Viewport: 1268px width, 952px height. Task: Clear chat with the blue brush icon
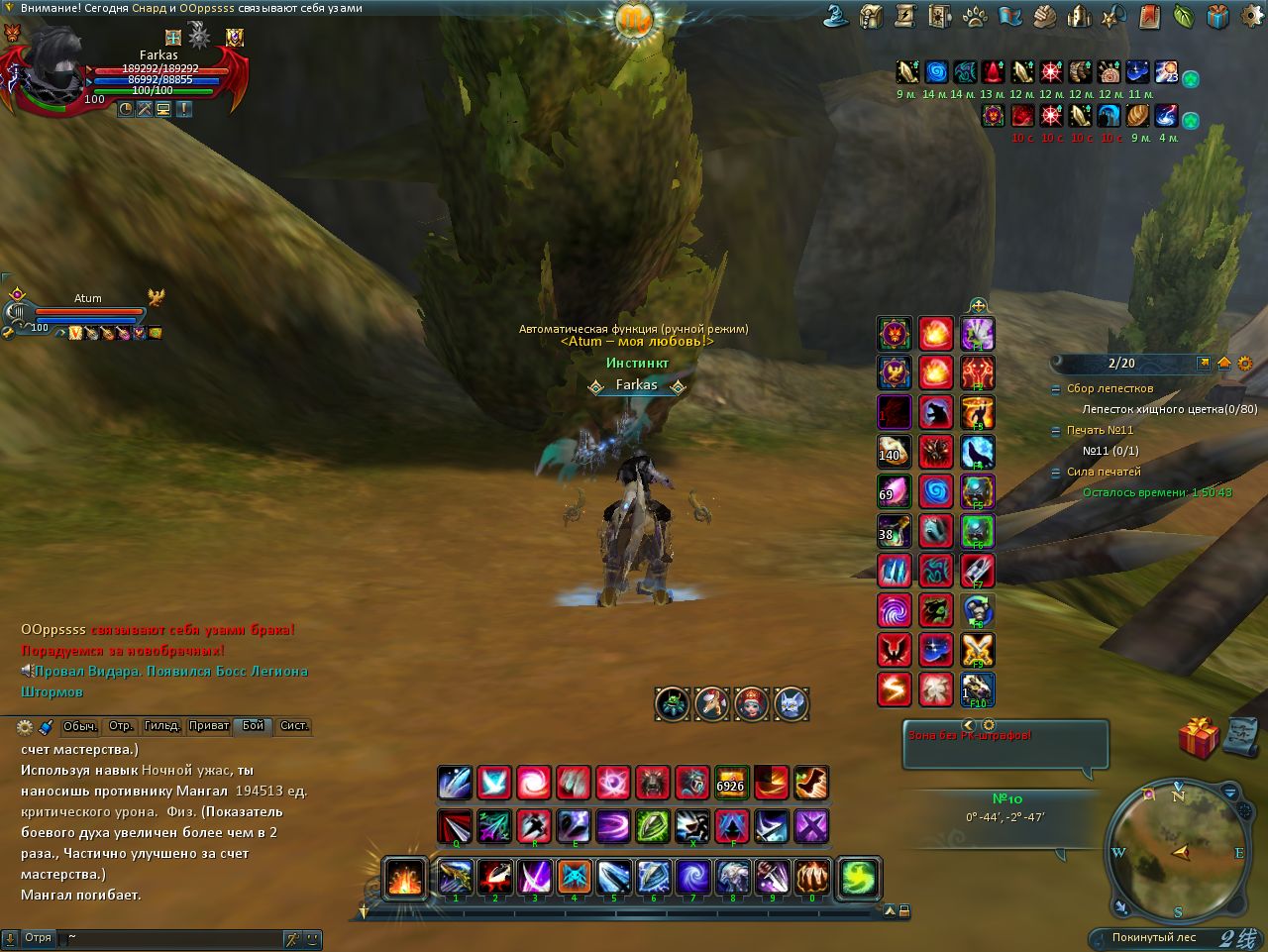46,727
